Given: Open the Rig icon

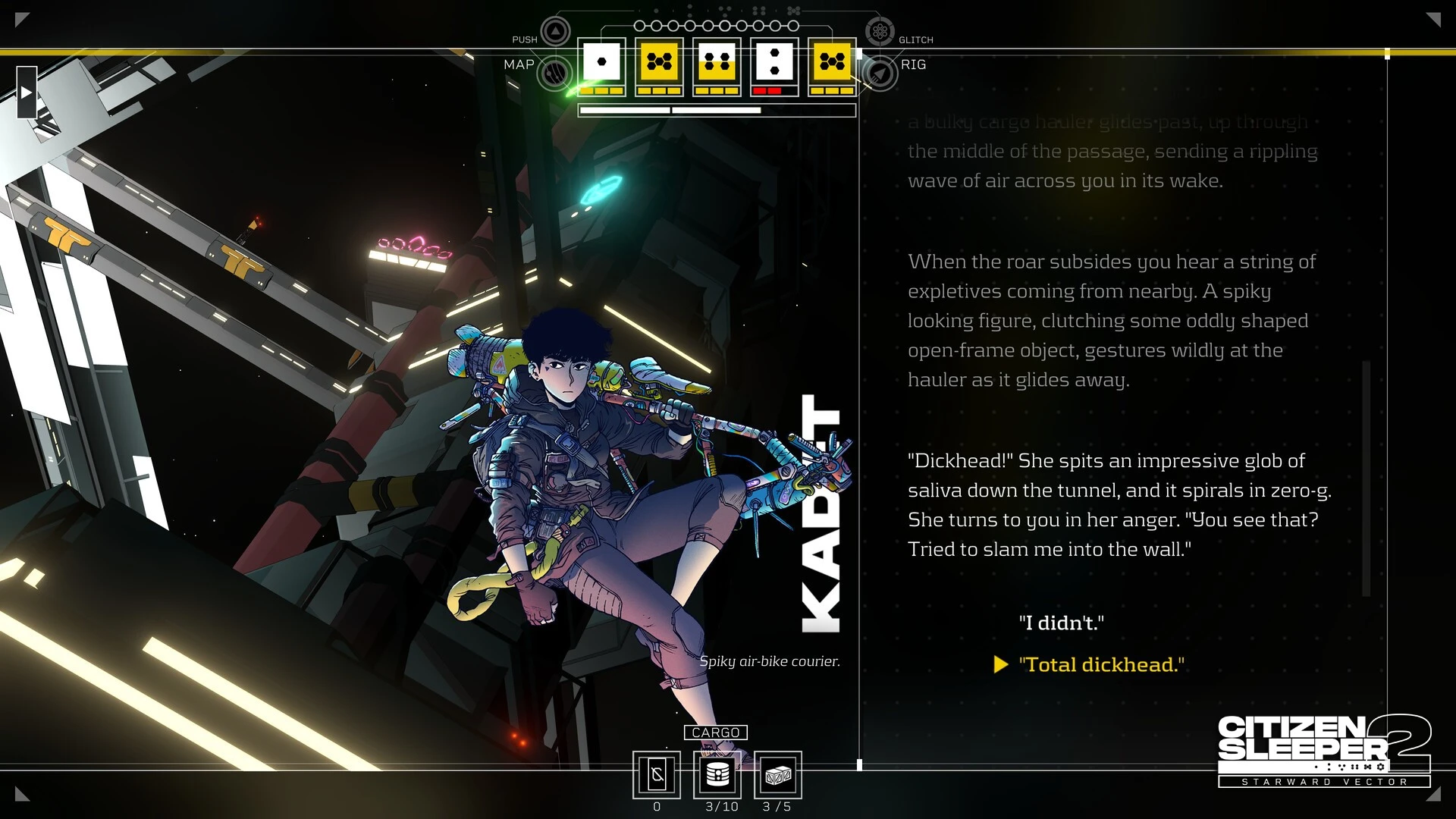Looking at the screenshot, I should [x=880, y=74].
